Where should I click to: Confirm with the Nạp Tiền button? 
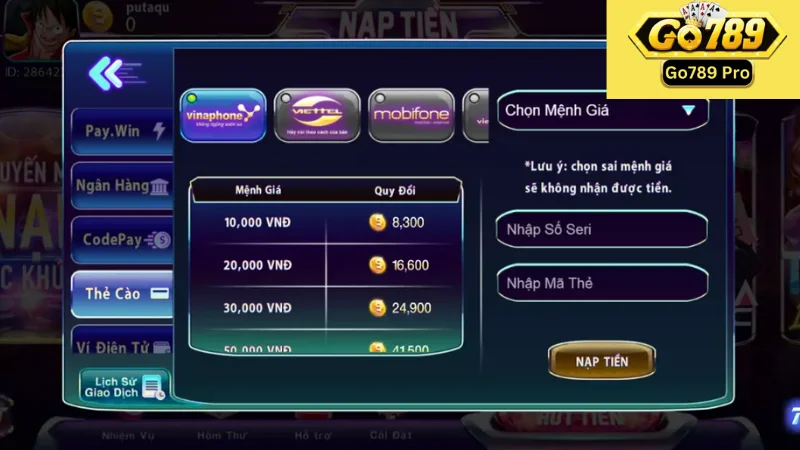click(x=602, y=361)
